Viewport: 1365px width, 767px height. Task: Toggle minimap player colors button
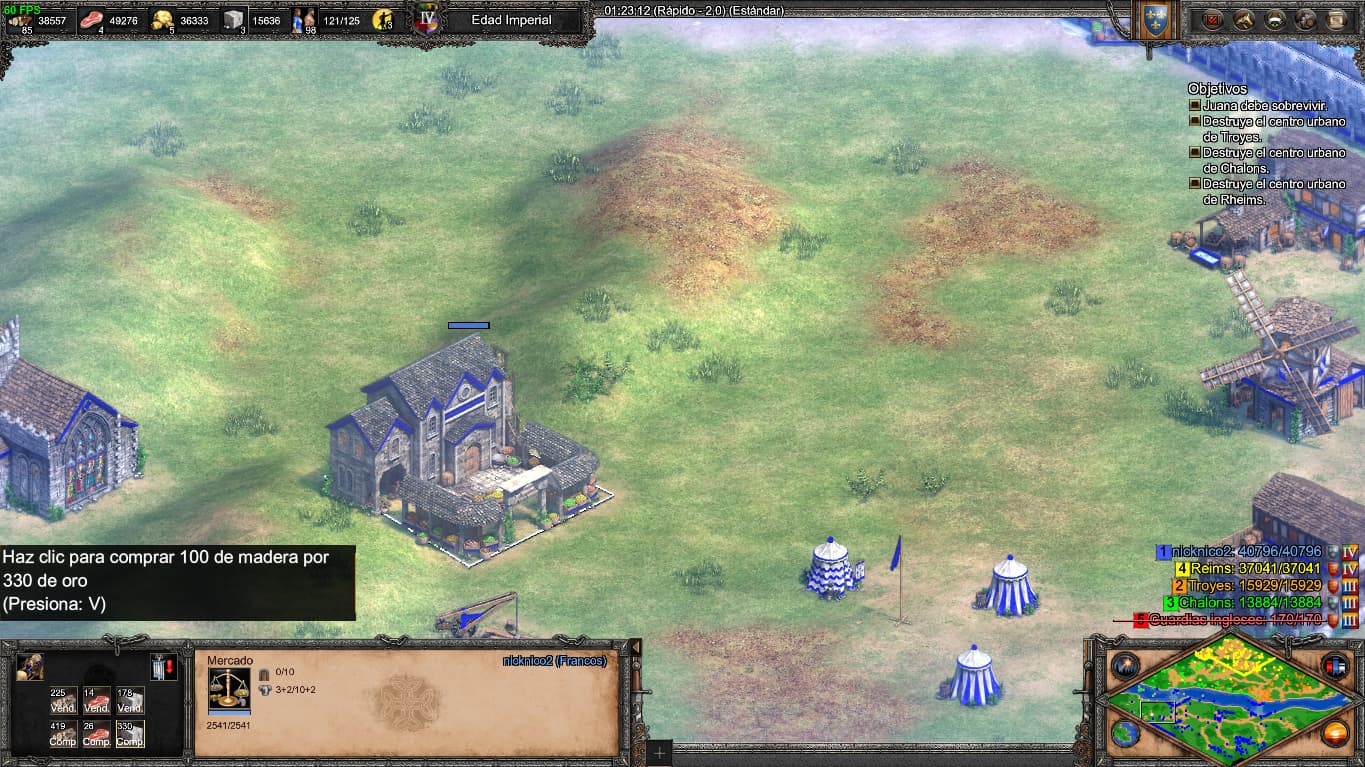(x=1335, y=665)
